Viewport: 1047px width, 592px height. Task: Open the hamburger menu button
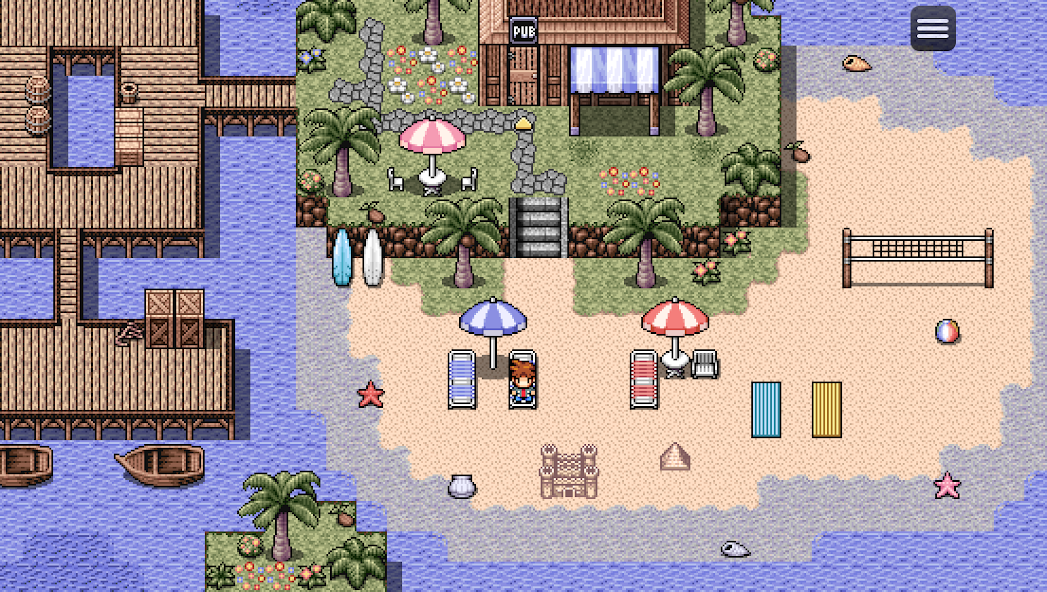click(x=932, y=28)
